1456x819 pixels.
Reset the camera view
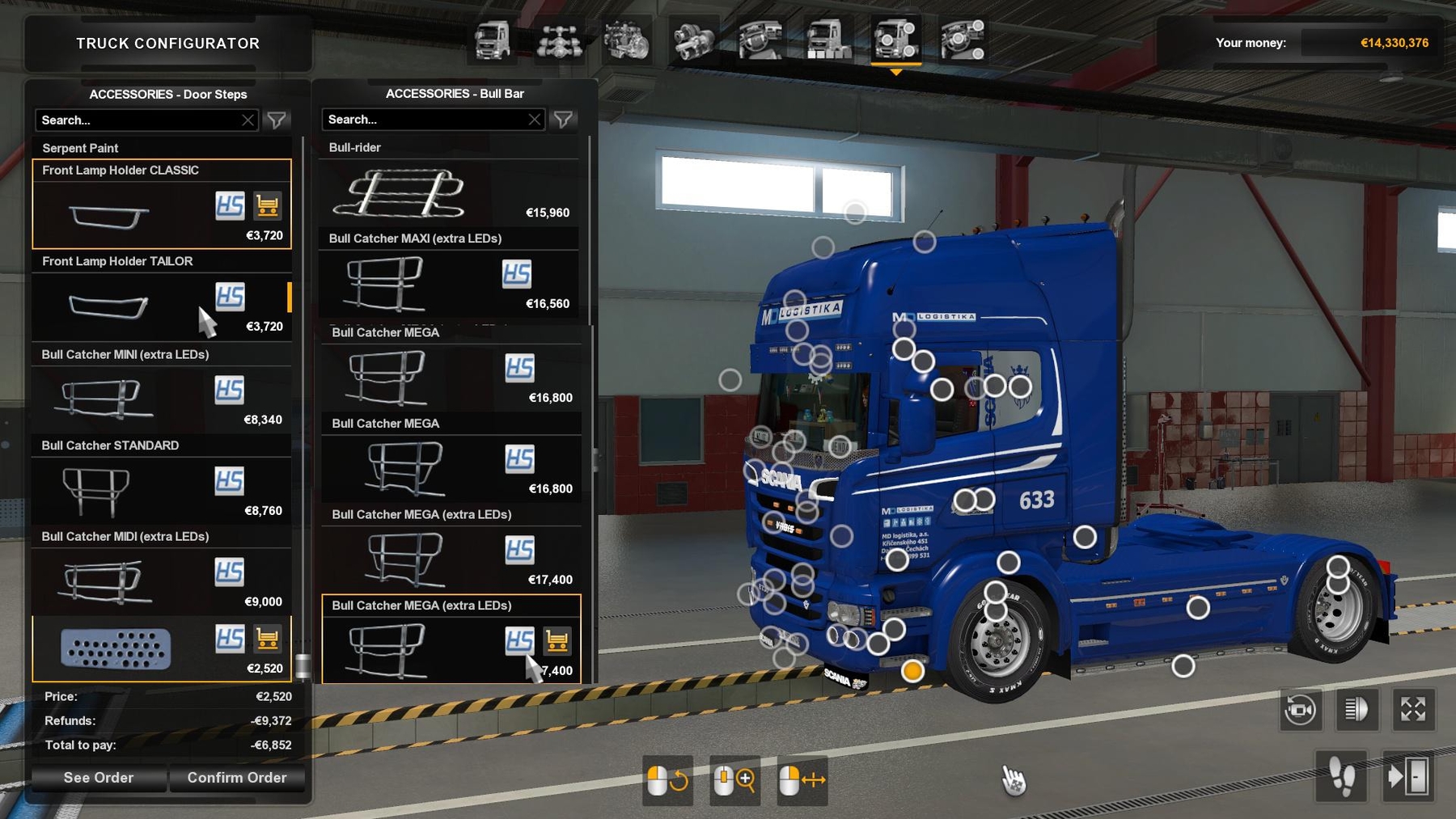click(1300, 710)
